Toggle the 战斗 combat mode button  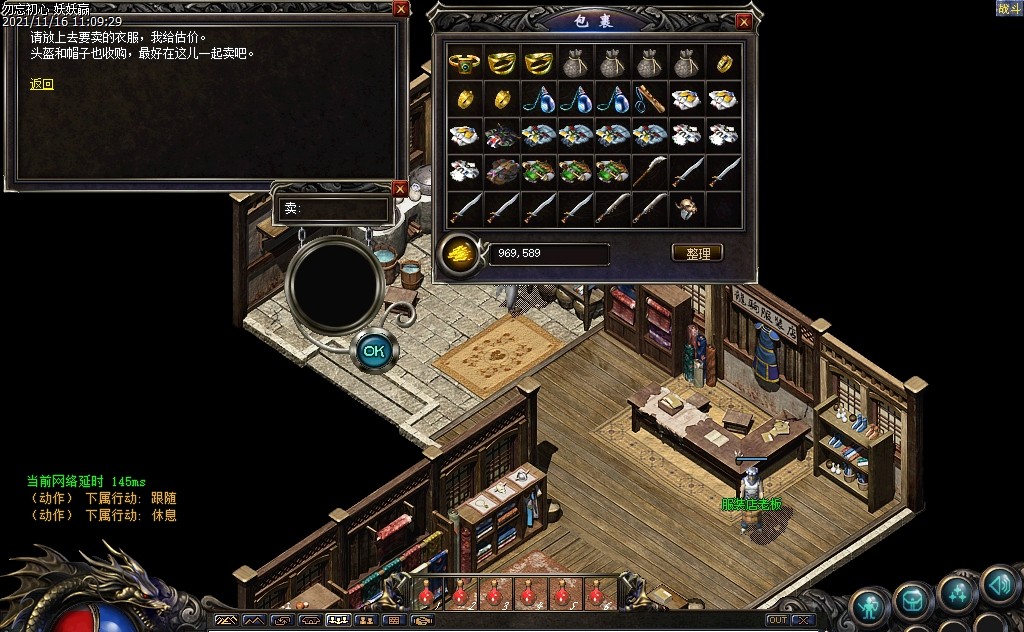1008,8
